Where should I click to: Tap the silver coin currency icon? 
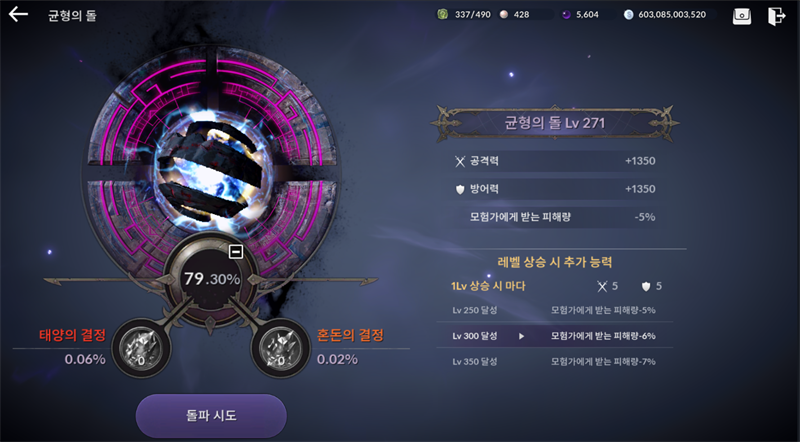(628, 15)
